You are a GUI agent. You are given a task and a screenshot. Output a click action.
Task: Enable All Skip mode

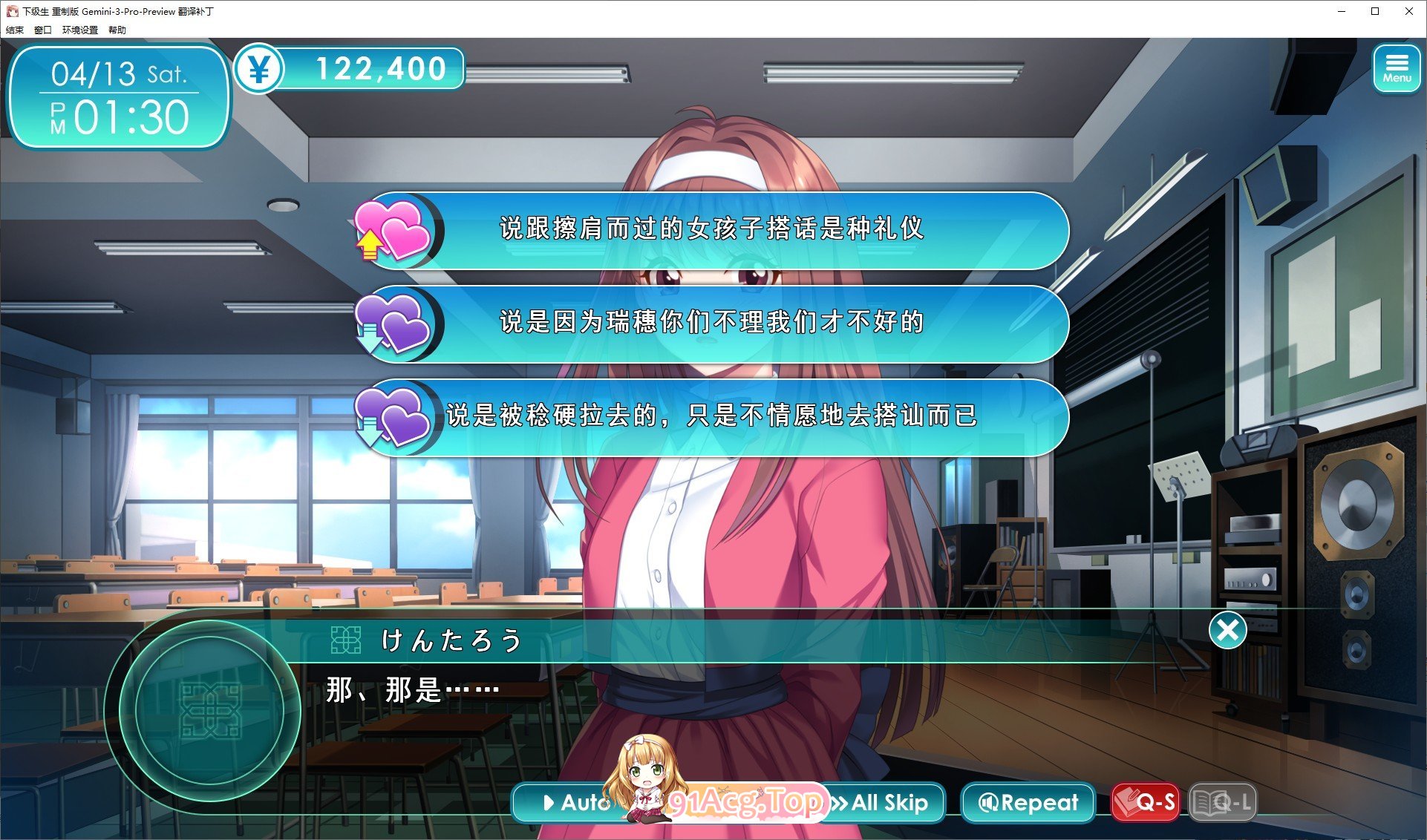(884, 802)
